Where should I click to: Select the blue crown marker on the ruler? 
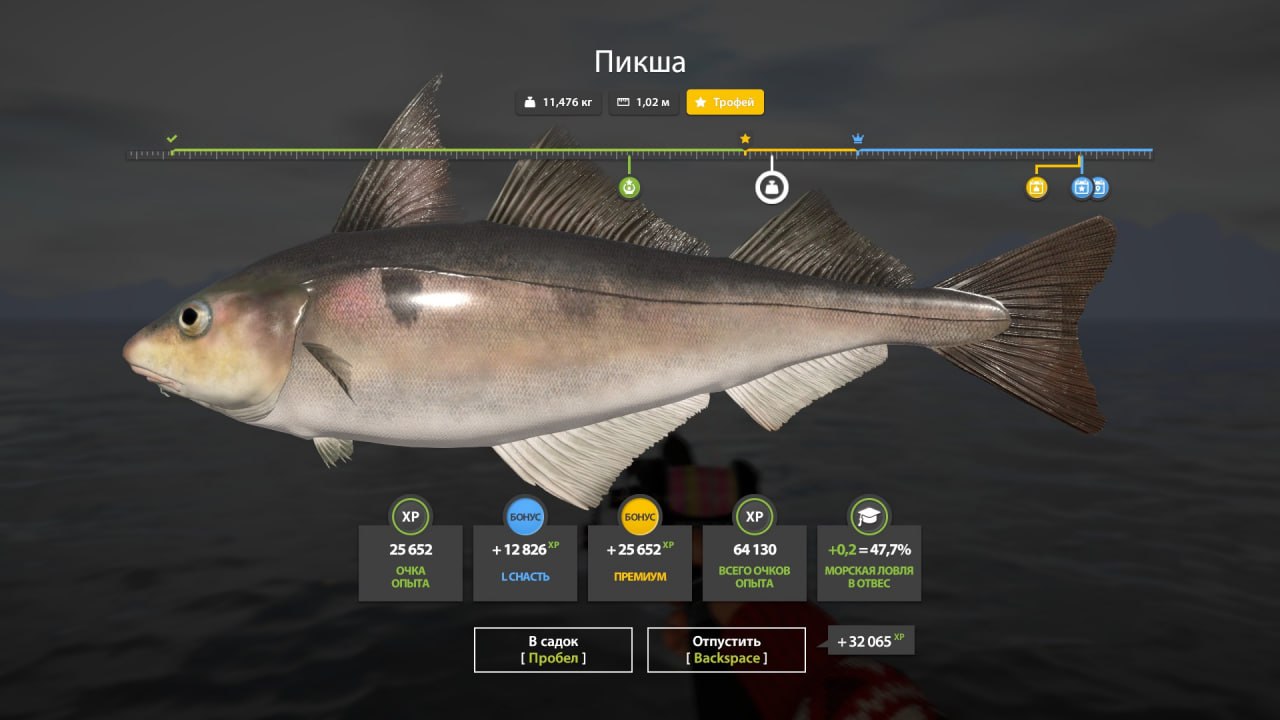856,138
